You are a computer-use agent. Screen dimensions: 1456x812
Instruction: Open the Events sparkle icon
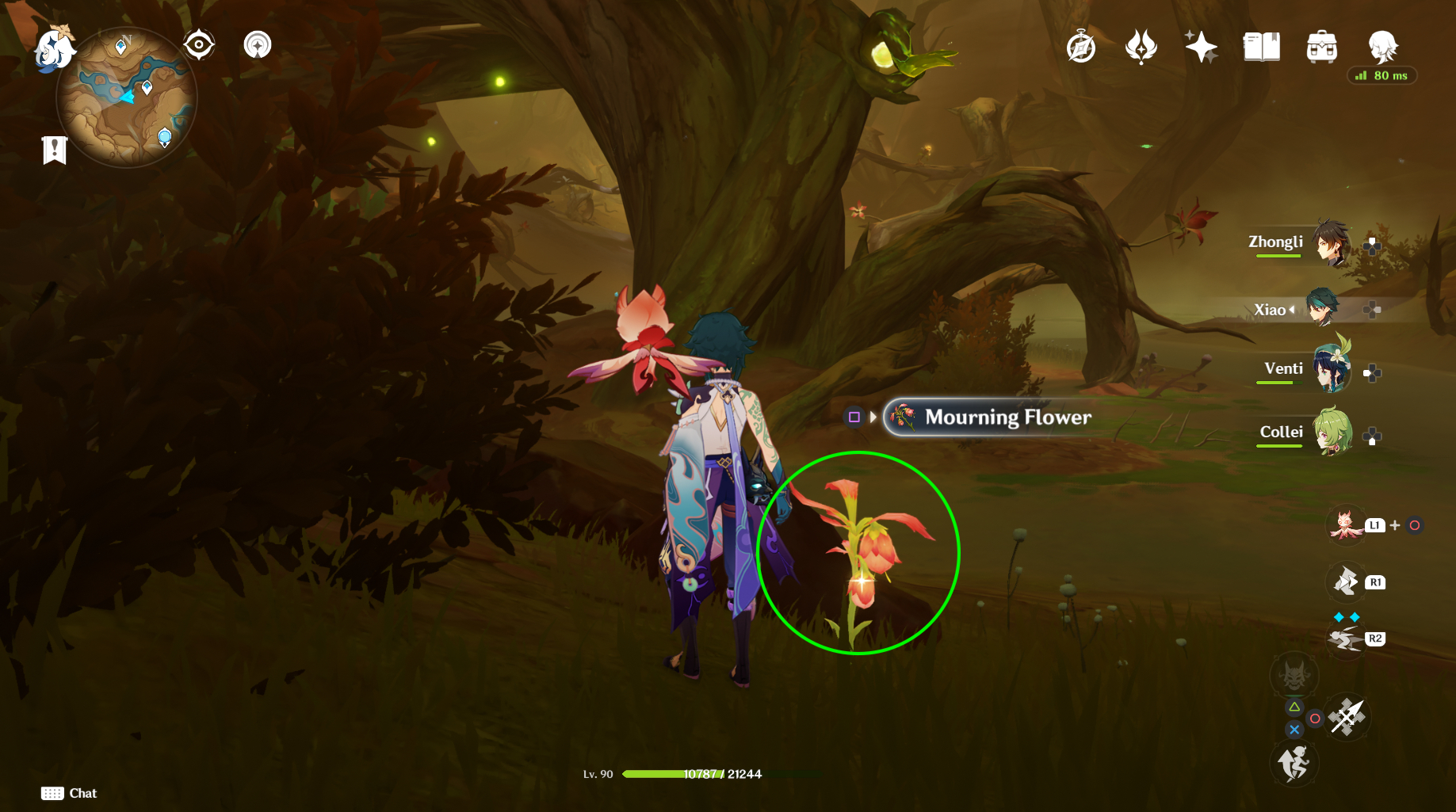[1202, 48]
